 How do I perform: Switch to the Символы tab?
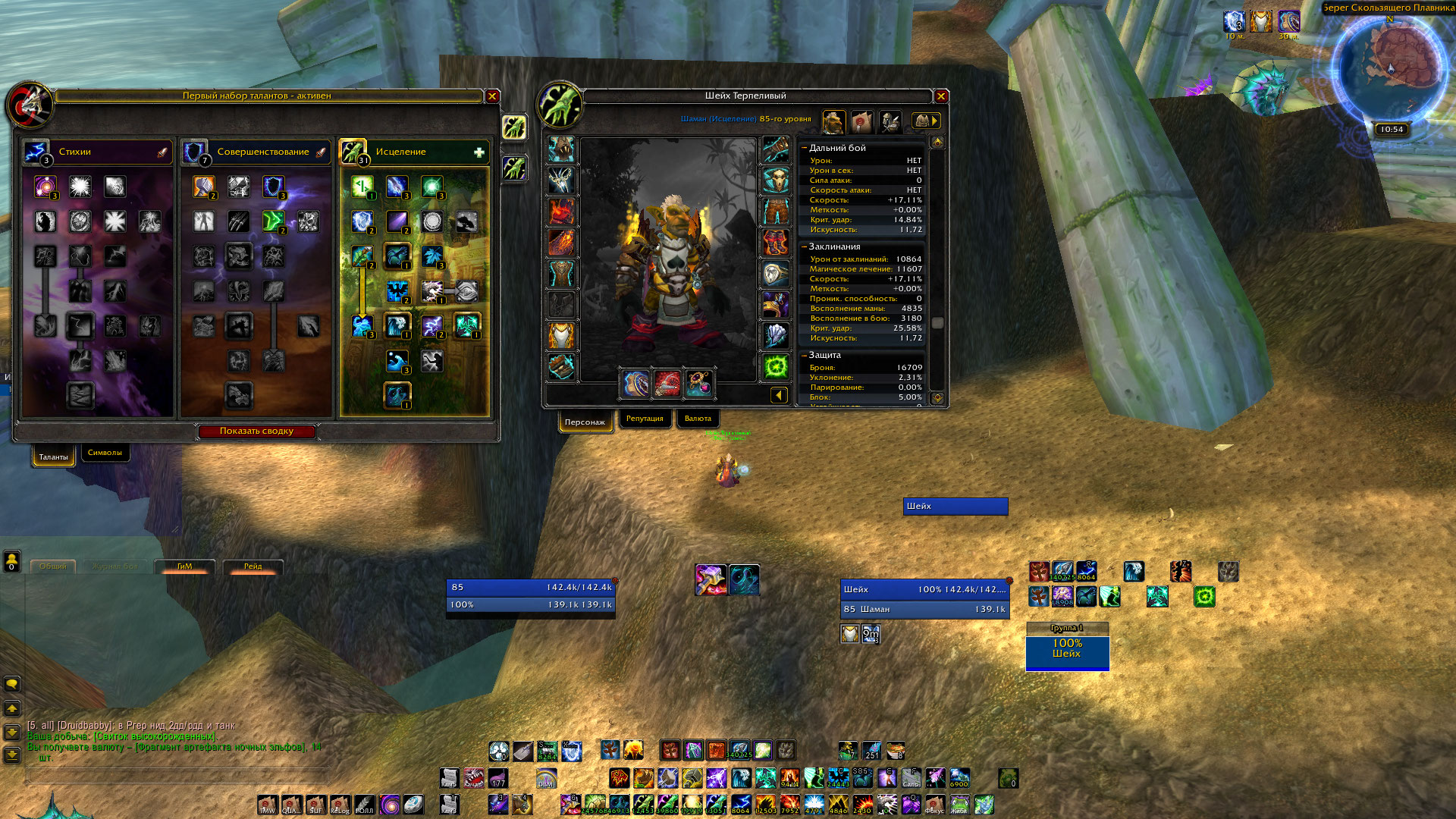click(105, 453)
